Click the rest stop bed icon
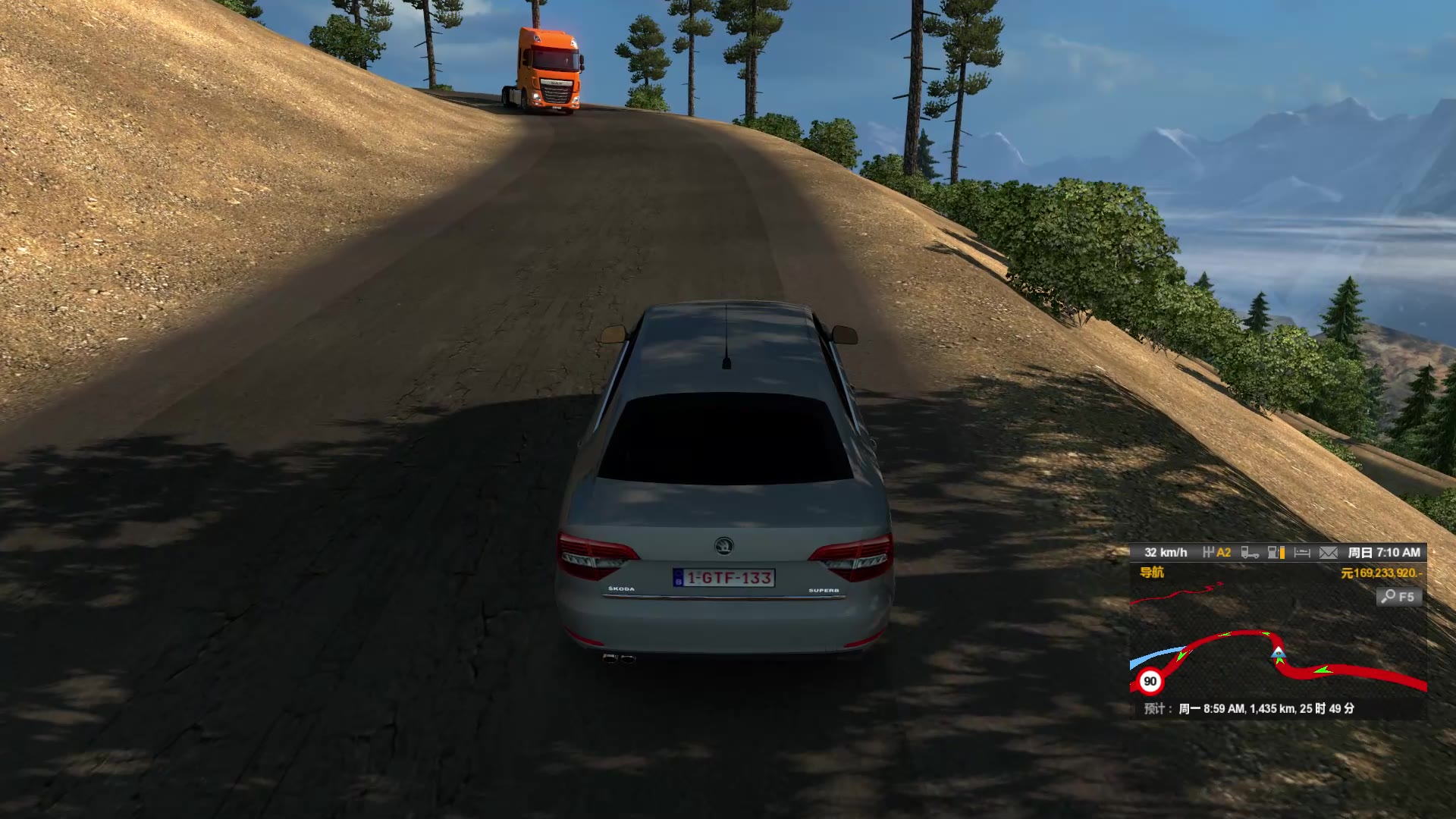 1303,553
